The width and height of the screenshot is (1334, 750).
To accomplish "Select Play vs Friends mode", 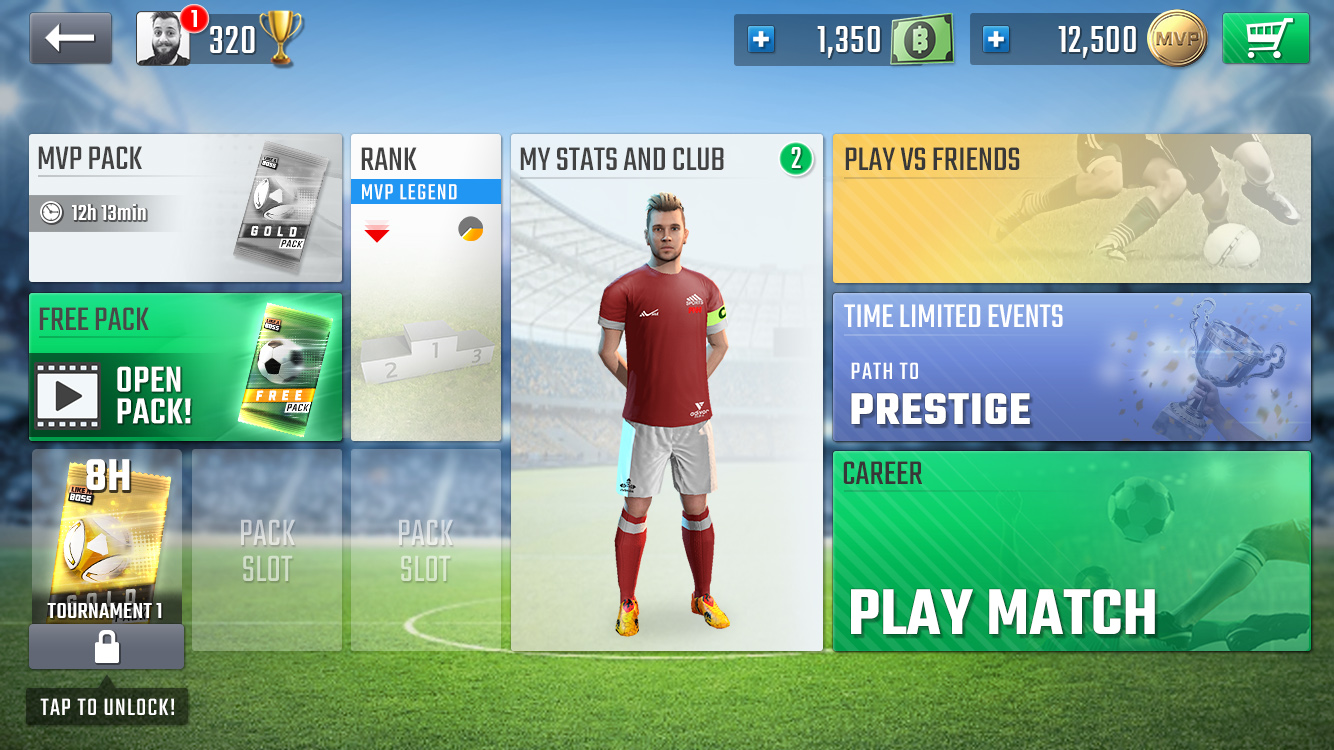I will (x=1071, y=208).
